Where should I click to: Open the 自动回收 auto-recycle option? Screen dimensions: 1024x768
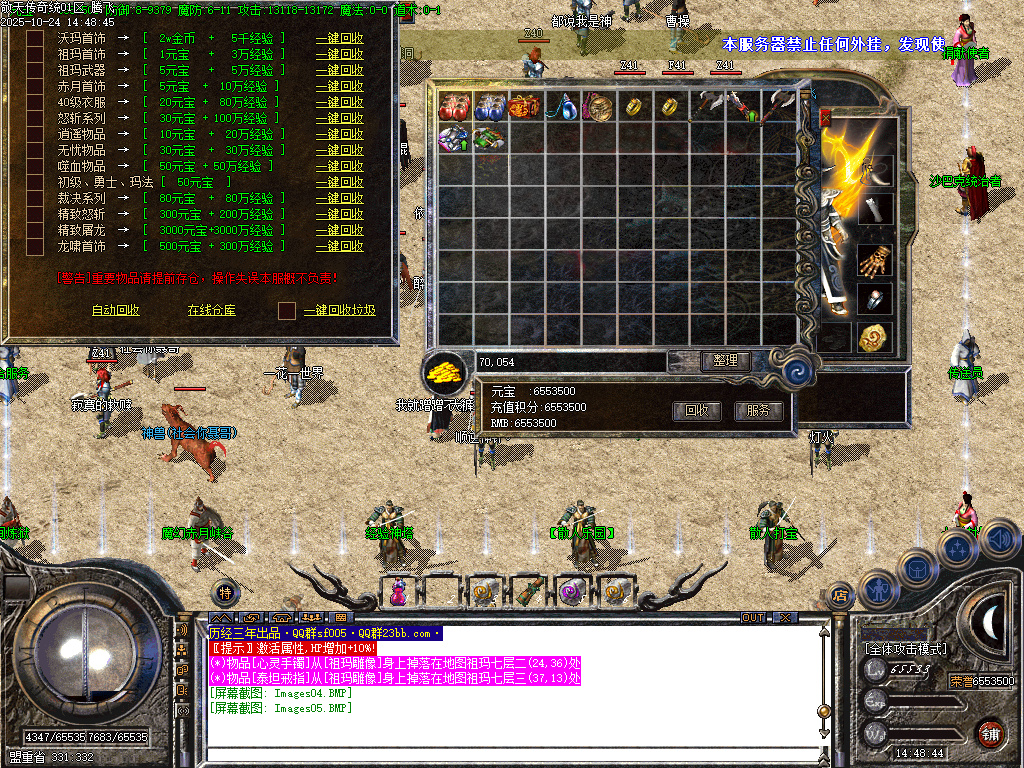coord(116,310)
